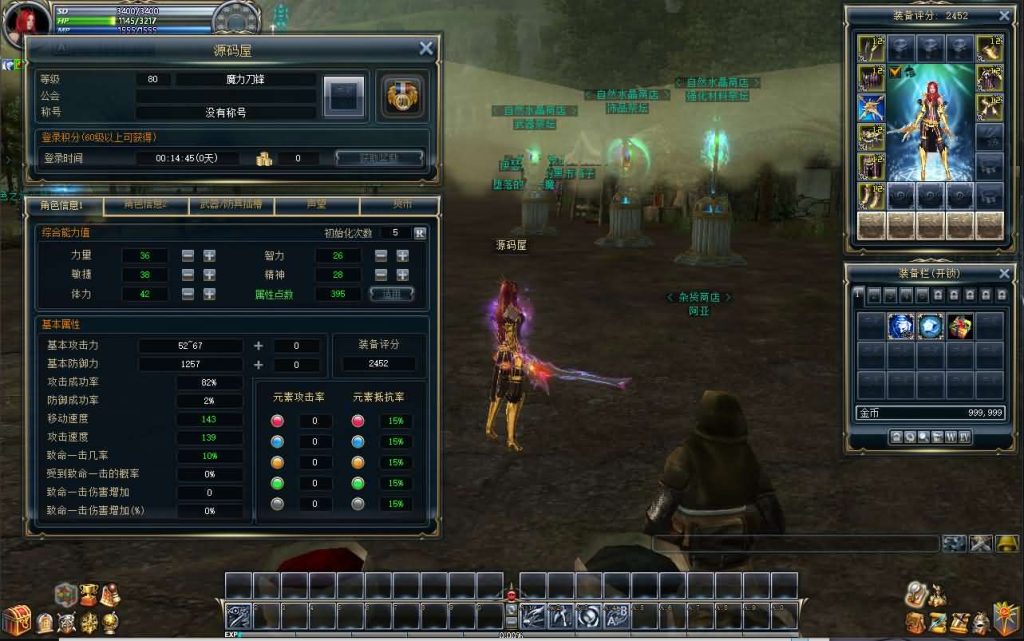The height and width of the screenshot is (641, 1024).
Task: Select the blue wolf-head item in inventory
Action: coord(901,326)
